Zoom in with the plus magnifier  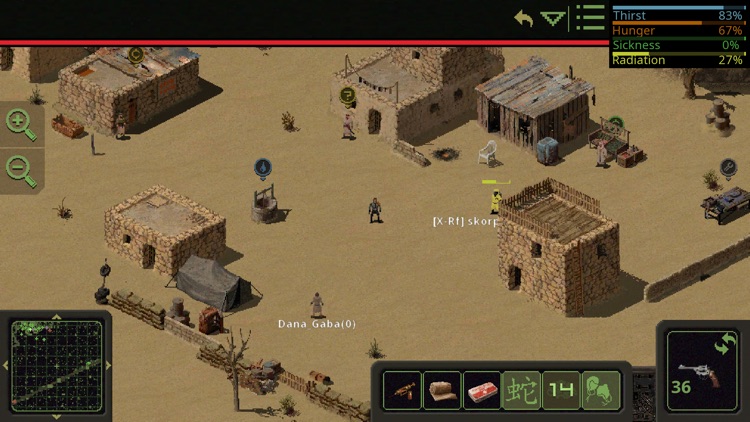(21, 123)
